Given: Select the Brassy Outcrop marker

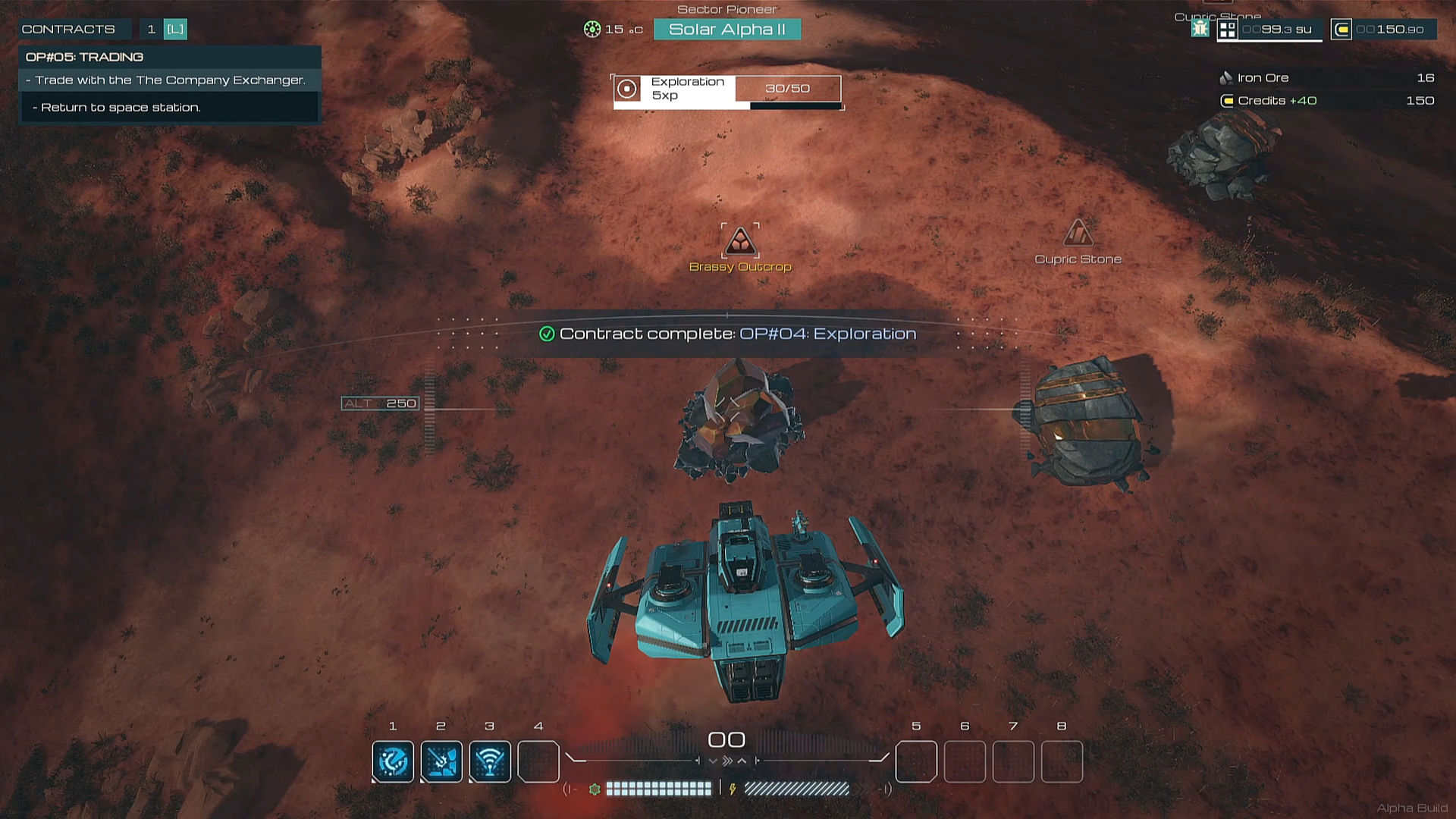Looking at the screenshot, I should click(x=740, y=243).
